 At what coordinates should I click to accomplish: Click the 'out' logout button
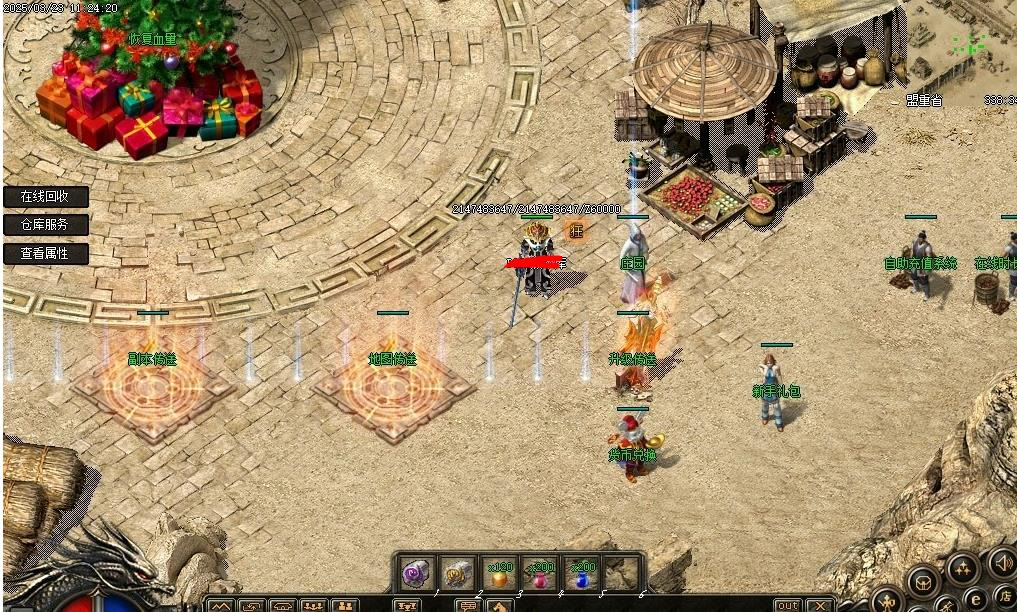(788, 605)
